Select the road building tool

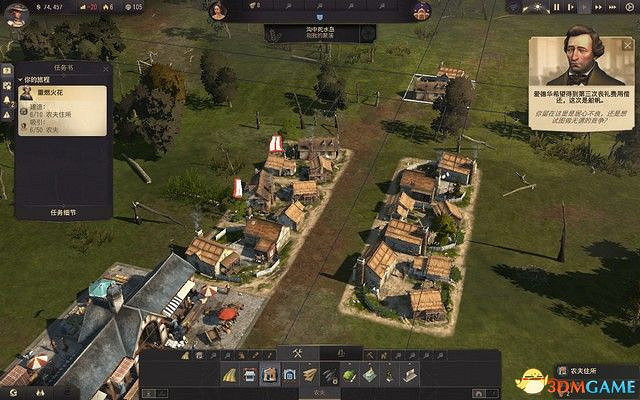click(x=229, y=375)
